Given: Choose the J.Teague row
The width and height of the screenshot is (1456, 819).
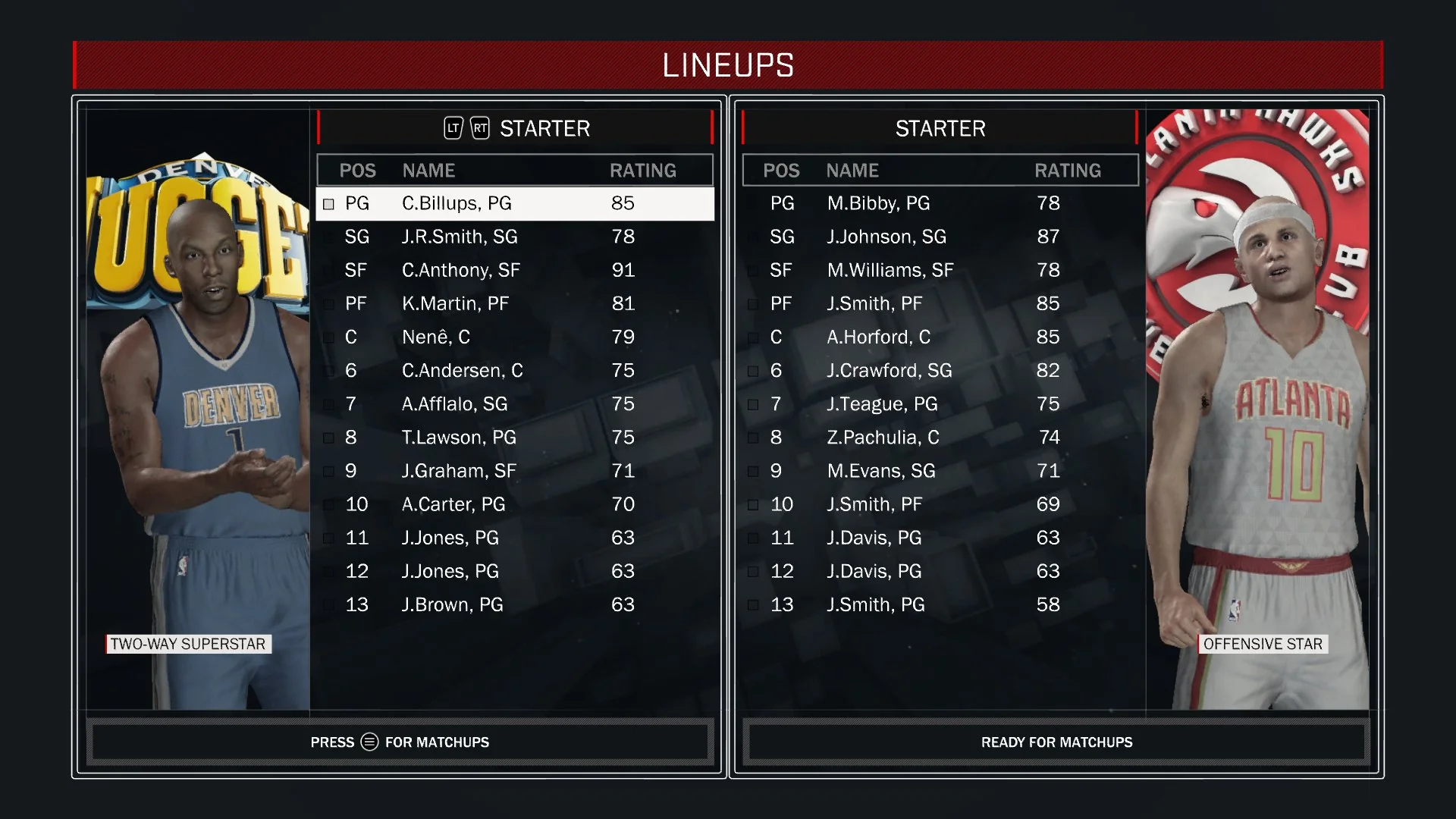Looking at the screenshot, I should click(940, 403).
